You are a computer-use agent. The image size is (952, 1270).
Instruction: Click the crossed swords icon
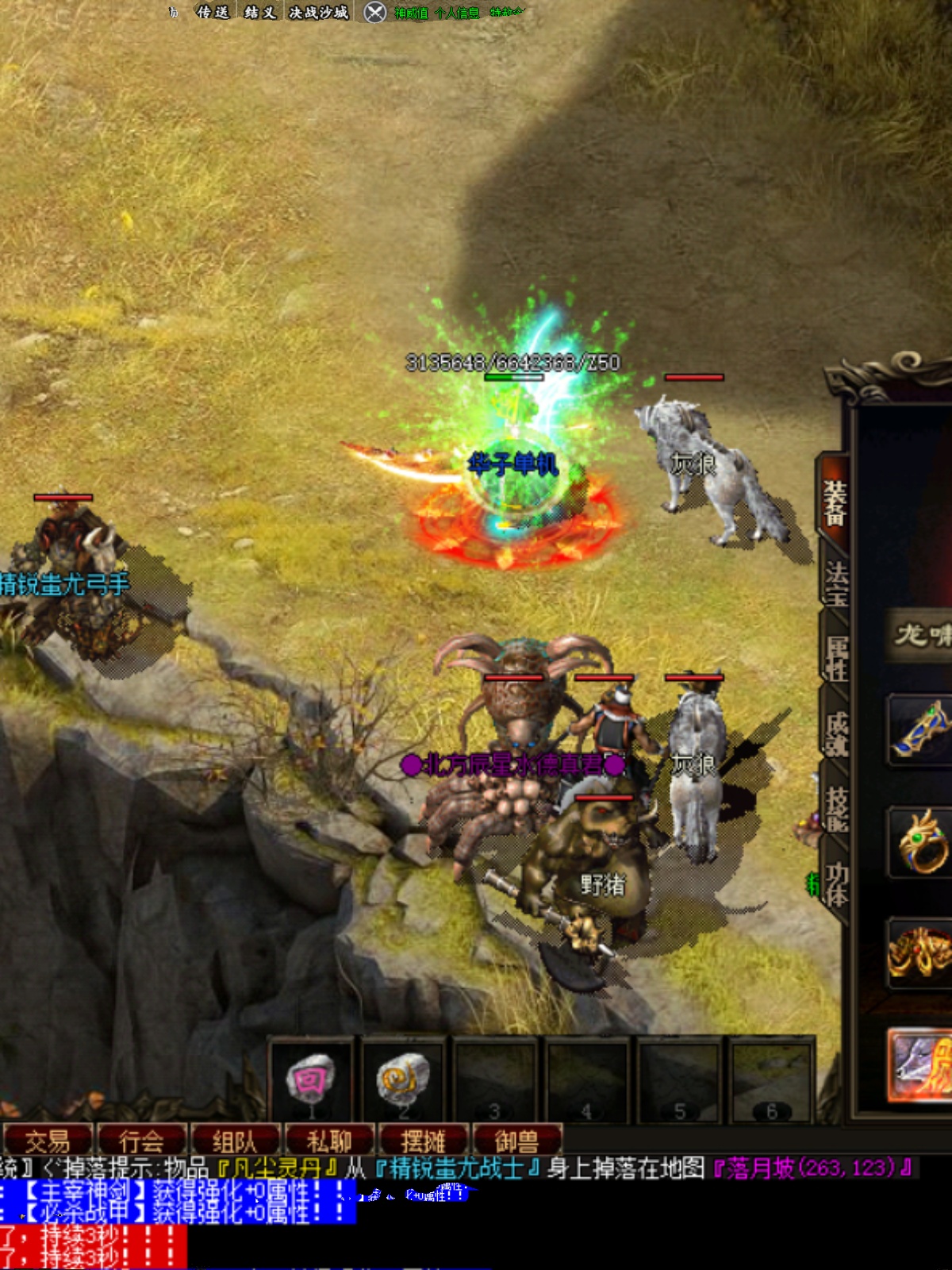pyautogui.click(x=375, y=12)
